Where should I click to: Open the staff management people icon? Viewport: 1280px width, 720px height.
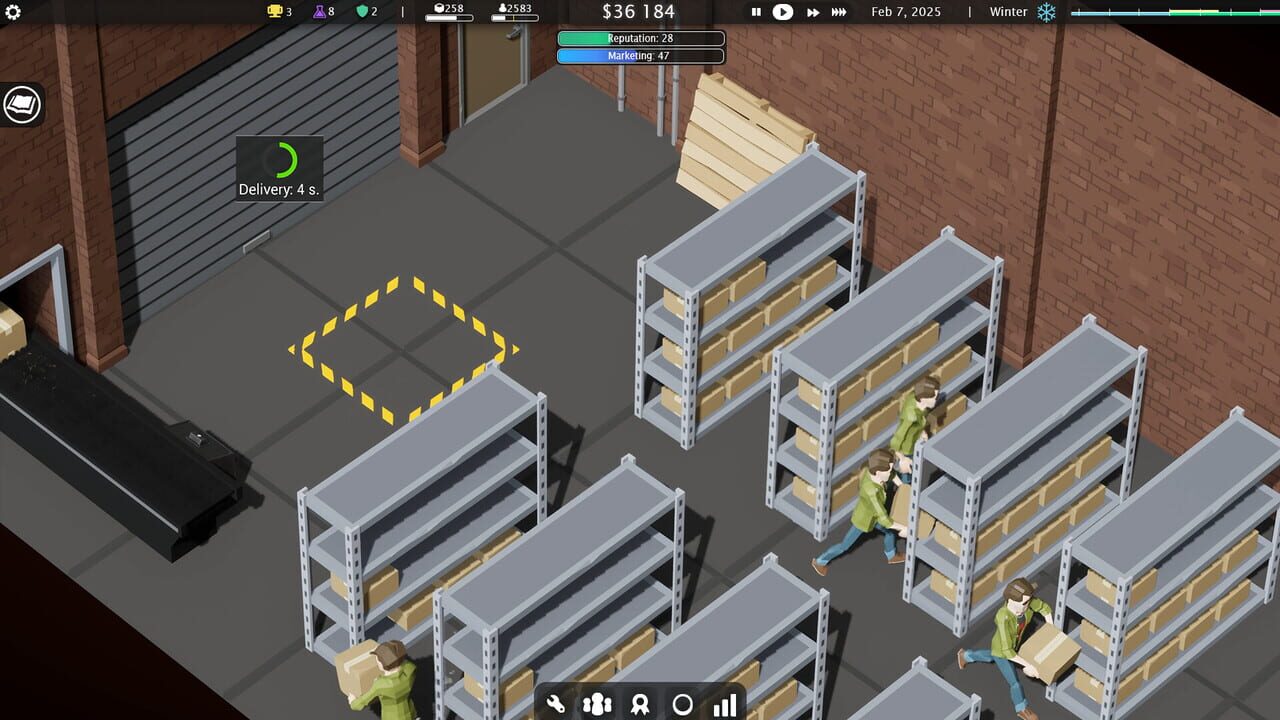tap(596, 704)
